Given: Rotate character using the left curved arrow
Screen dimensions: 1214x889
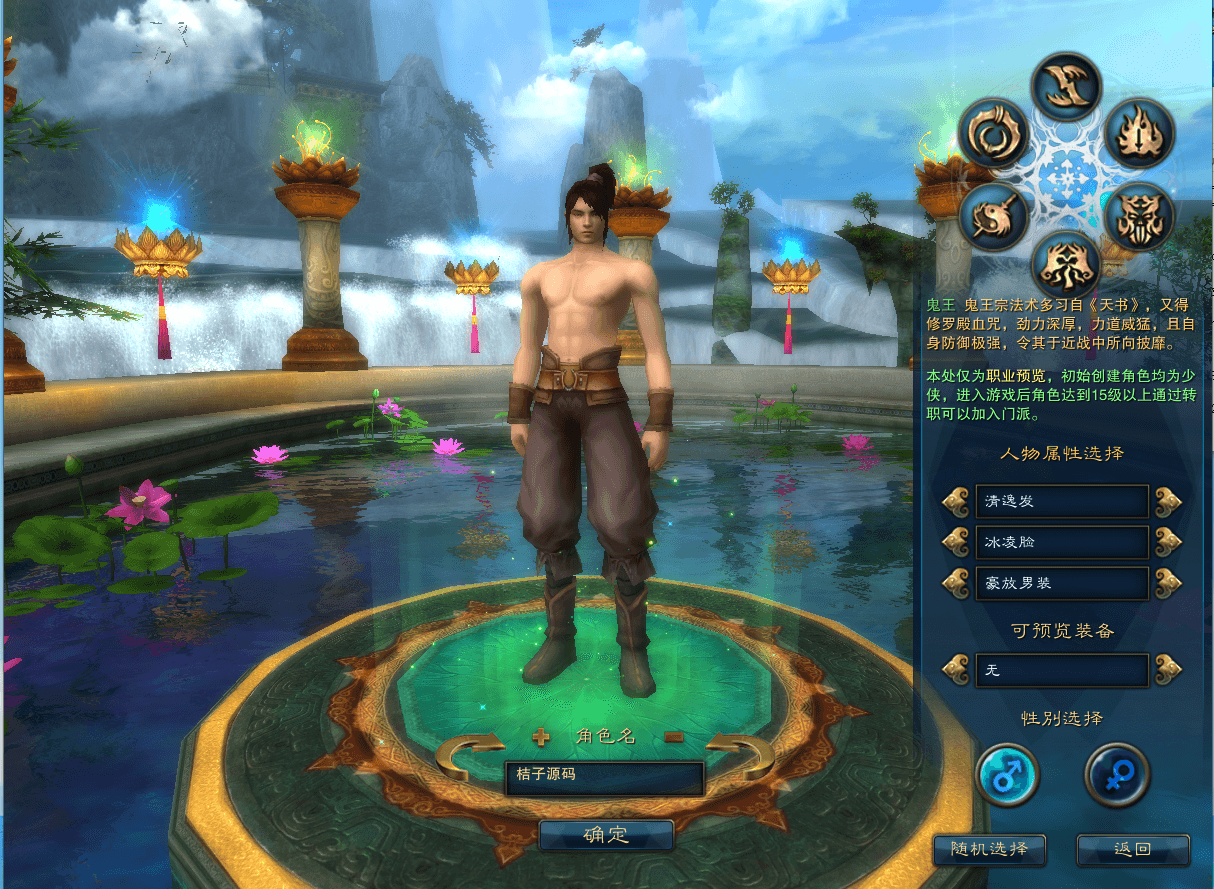Looking at the screenshot, I should point(469,758).
